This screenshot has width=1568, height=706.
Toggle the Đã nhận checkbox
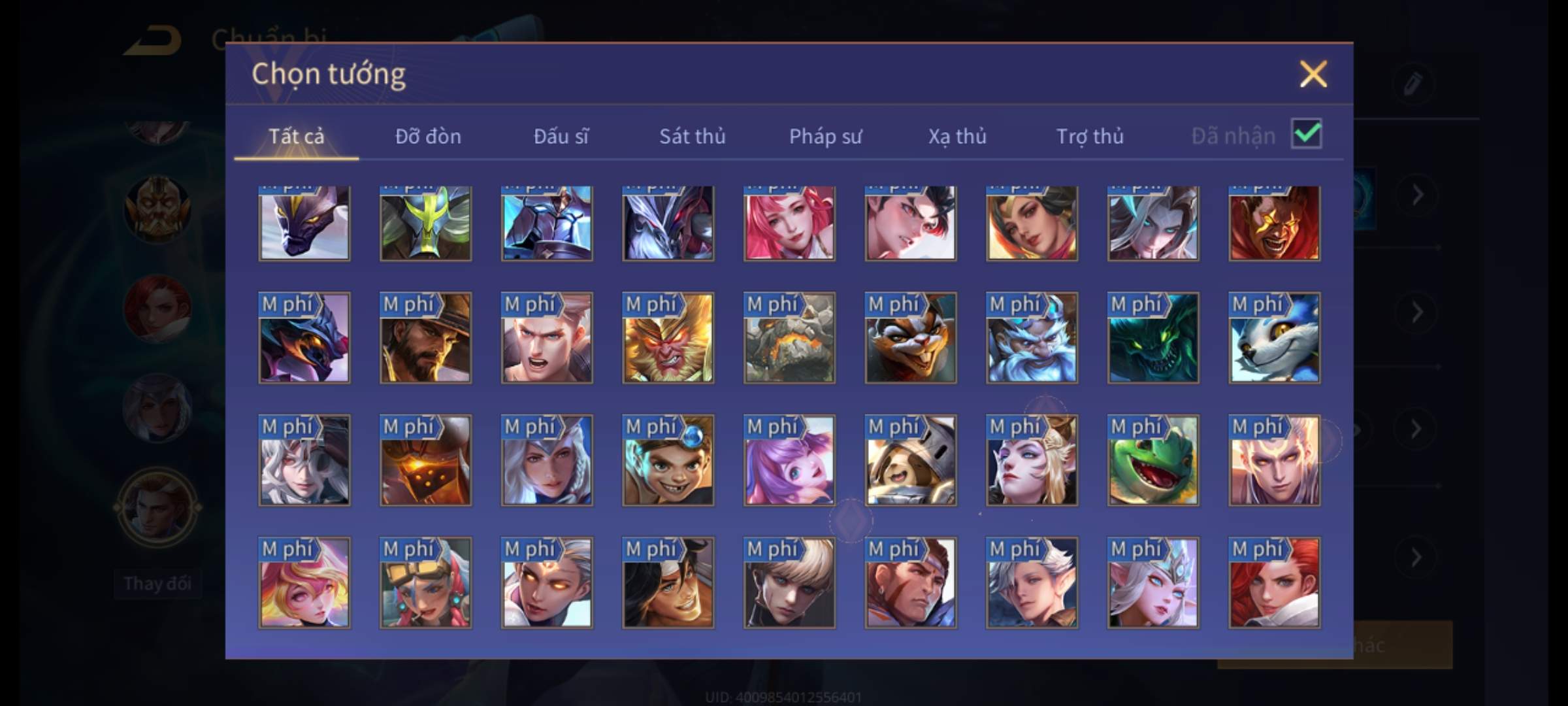[1306, 134]
